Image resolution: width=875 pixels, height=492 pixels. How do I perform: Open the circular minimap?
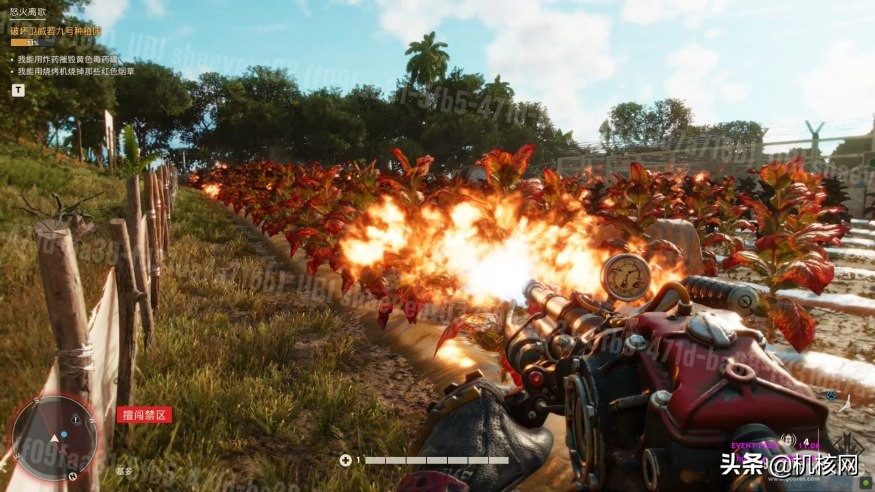pos(54,437)
